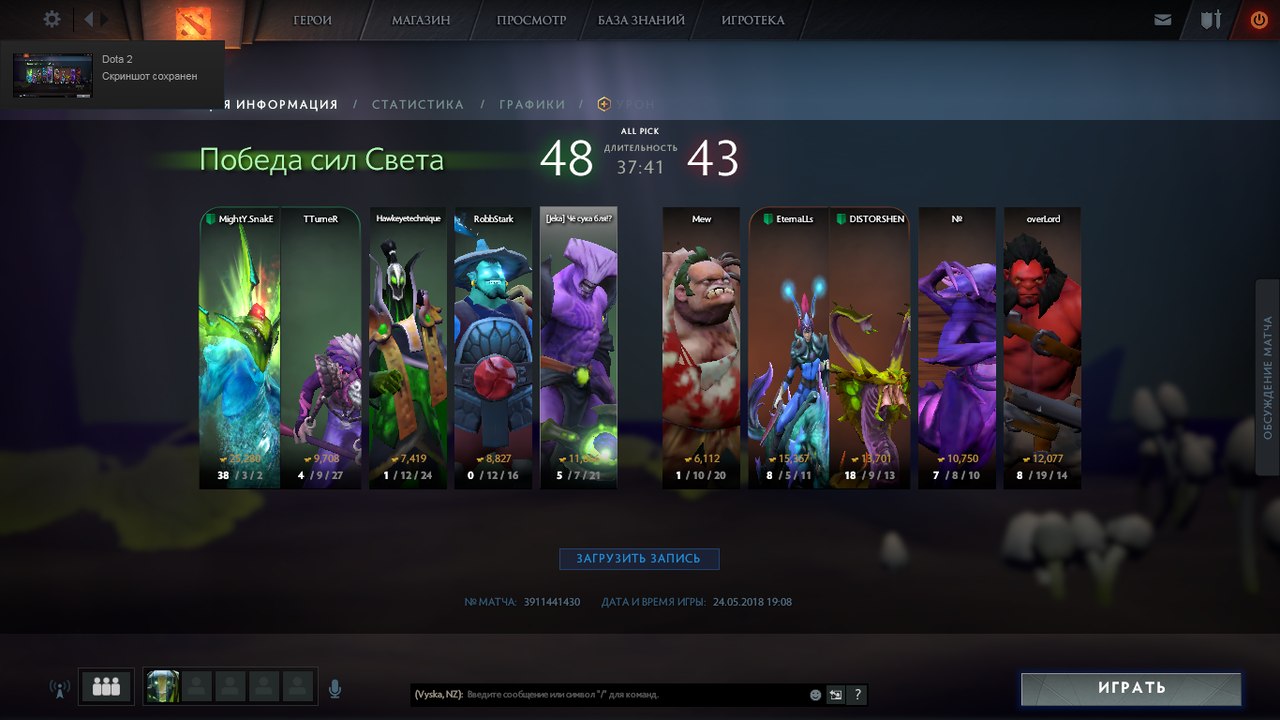Switch to the СТАТИСТИКА tab

click(418, 104)
